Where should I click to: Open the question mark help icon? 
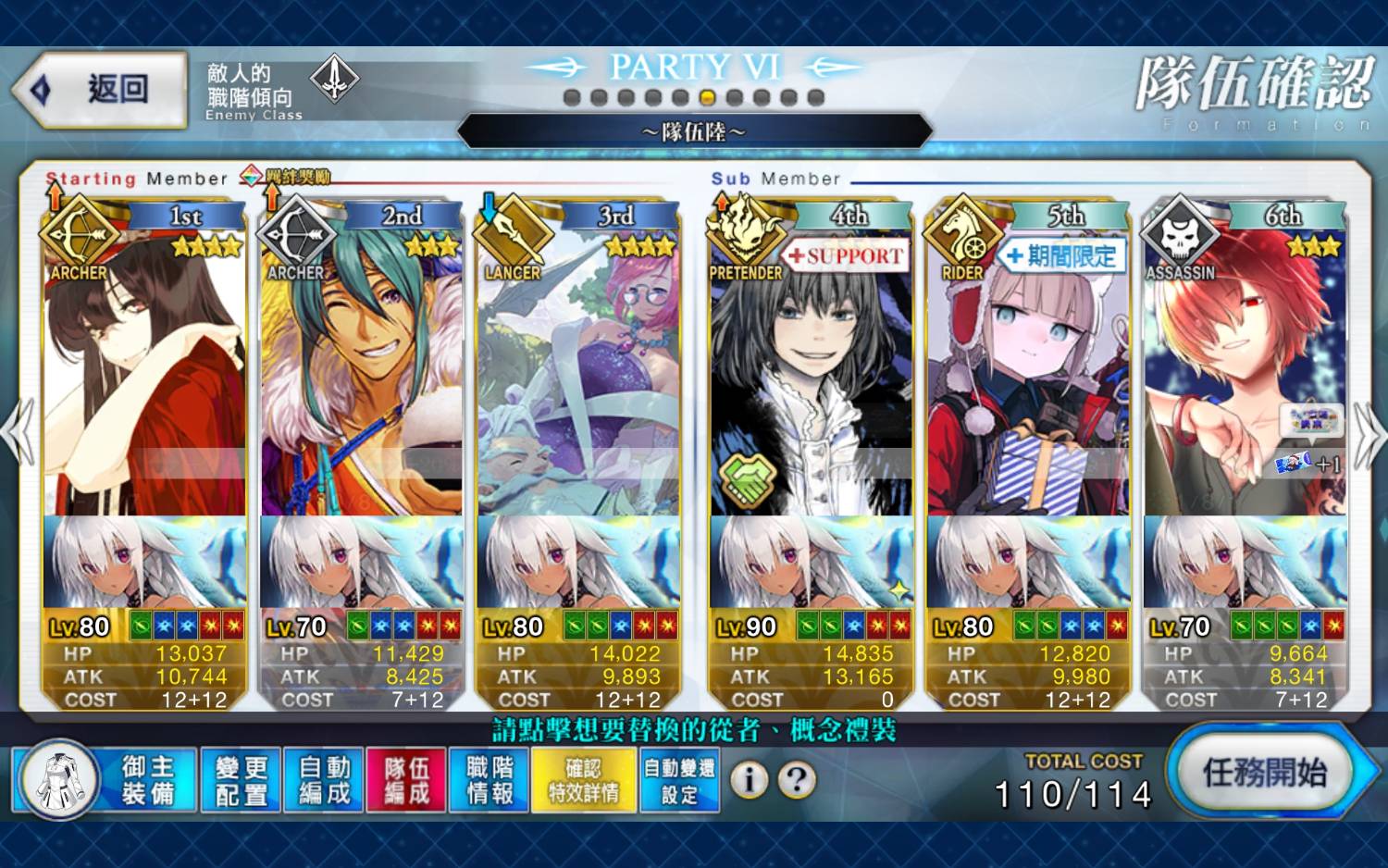(x=797, y=780)
